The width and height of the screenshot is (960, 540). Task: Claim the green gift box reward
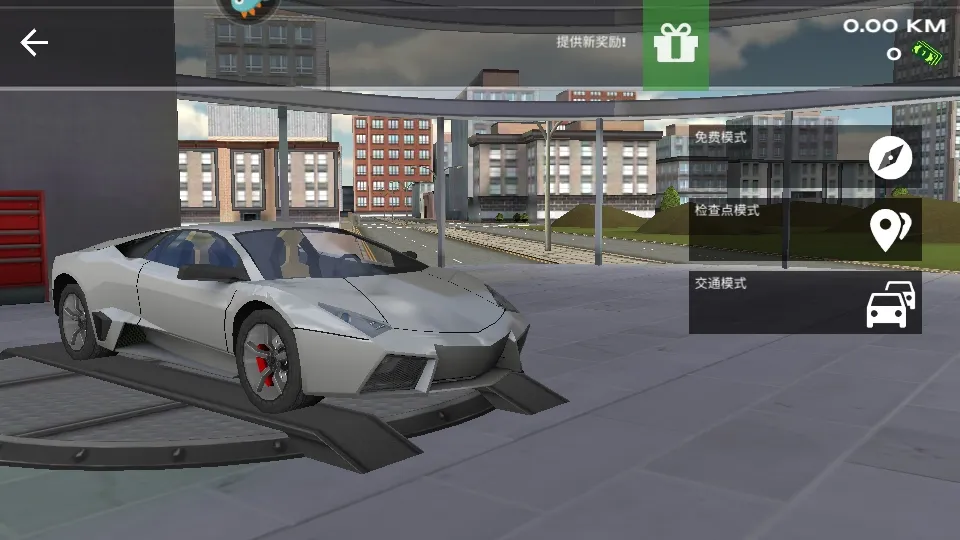coord(675,43)
